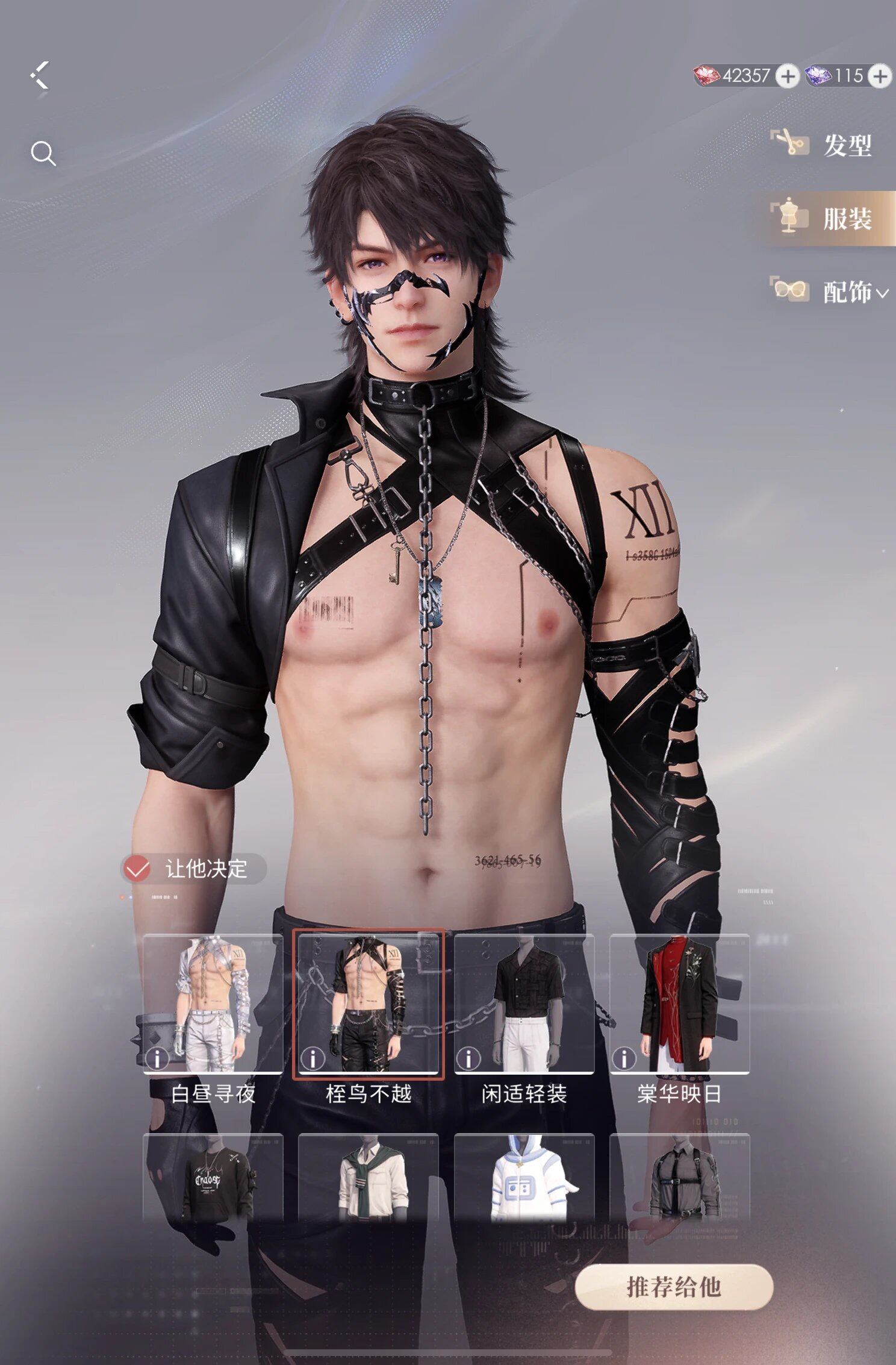Viewport: 896px width, 1365px height.
Task: Select the 桎鸟不越 black harness outfit
Action: pos(368,1004)
